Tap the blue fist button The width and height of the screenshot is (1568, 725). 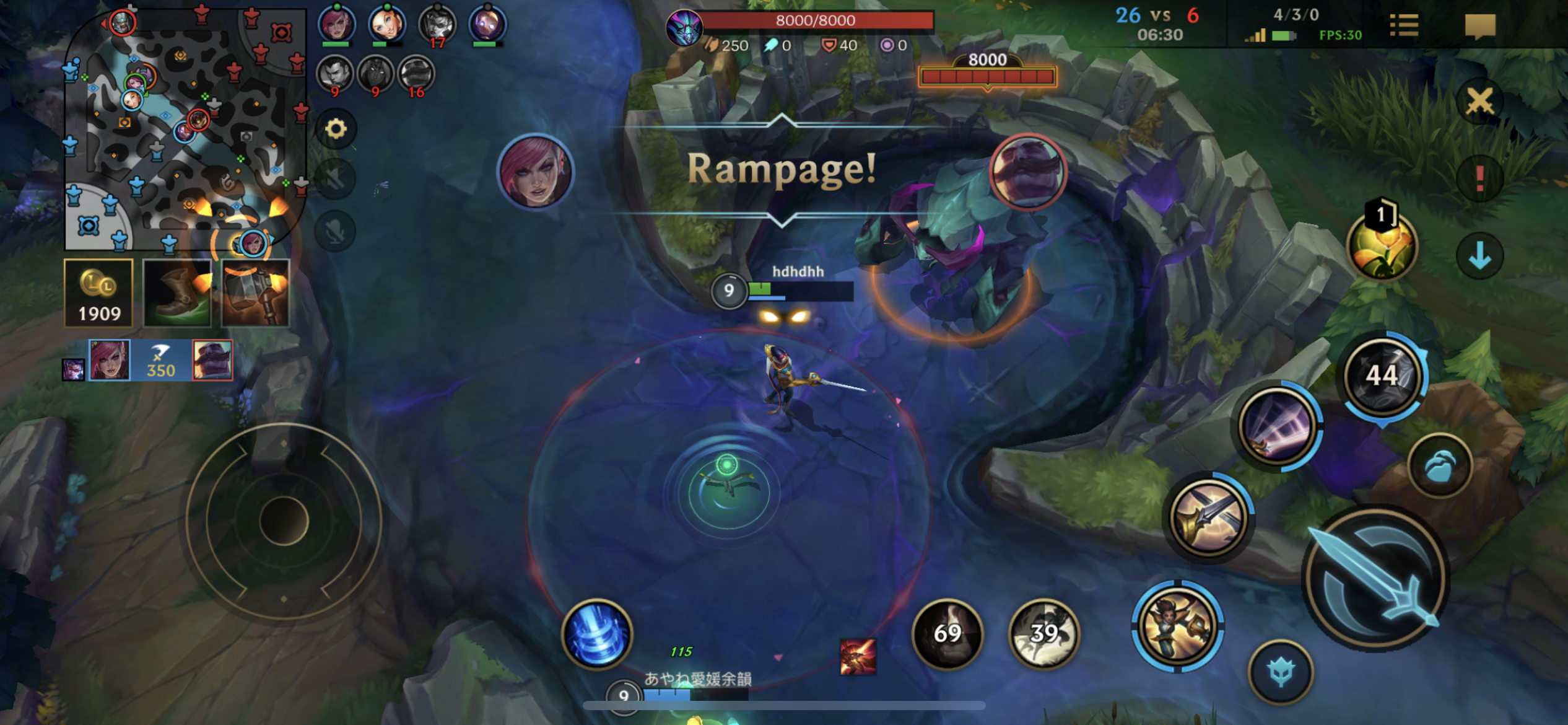(x=1440, y=466)
